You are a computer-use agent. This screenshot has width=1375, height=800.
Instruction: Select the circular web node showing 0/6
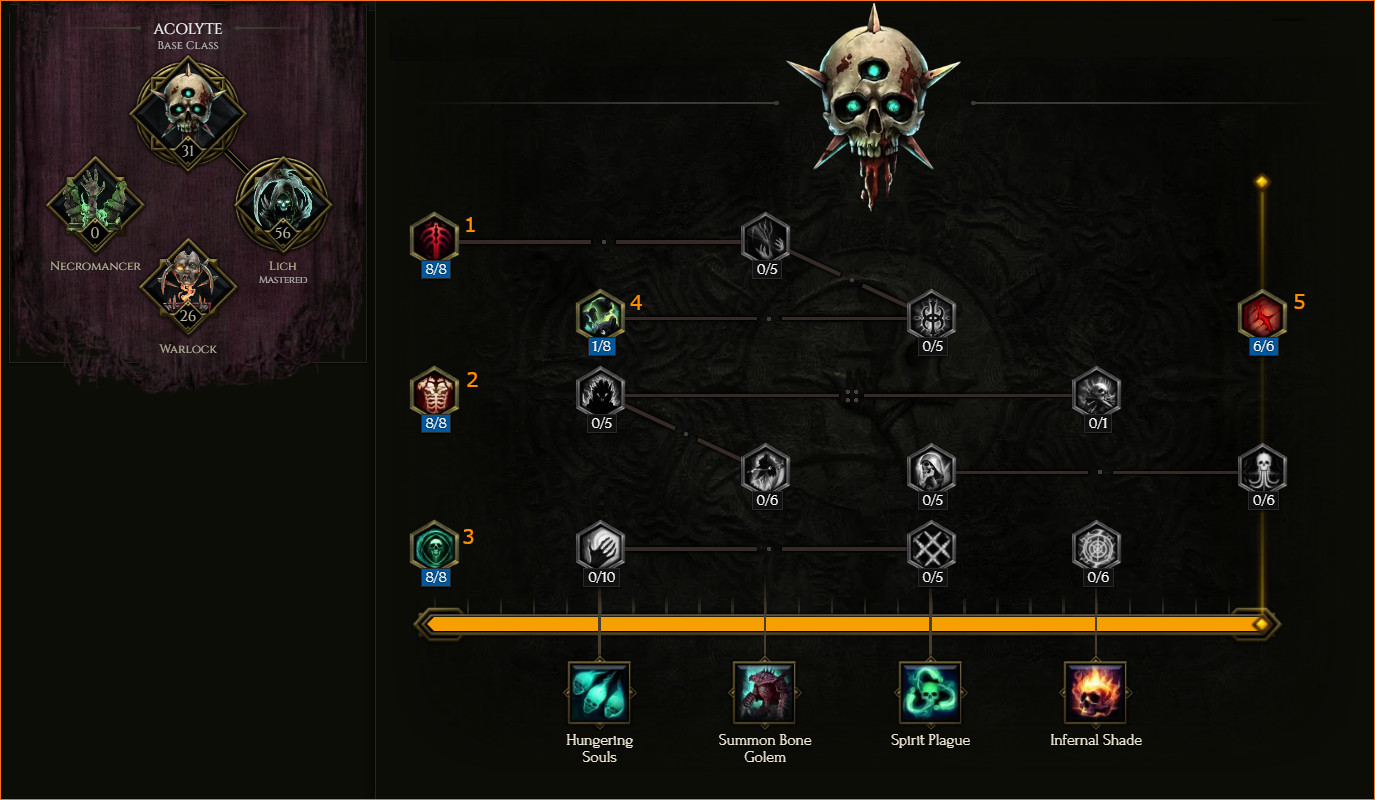click(1097, 546)
